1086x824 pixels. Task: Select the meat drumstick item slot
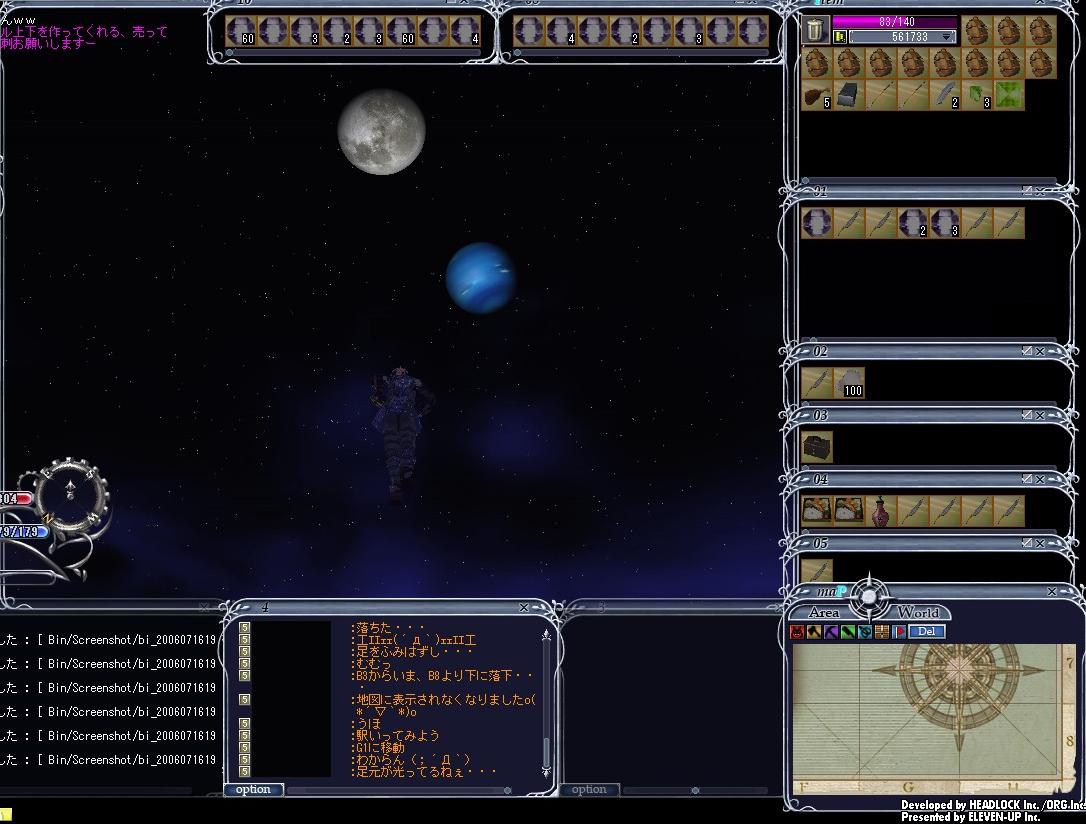click(x=816, y=96)
